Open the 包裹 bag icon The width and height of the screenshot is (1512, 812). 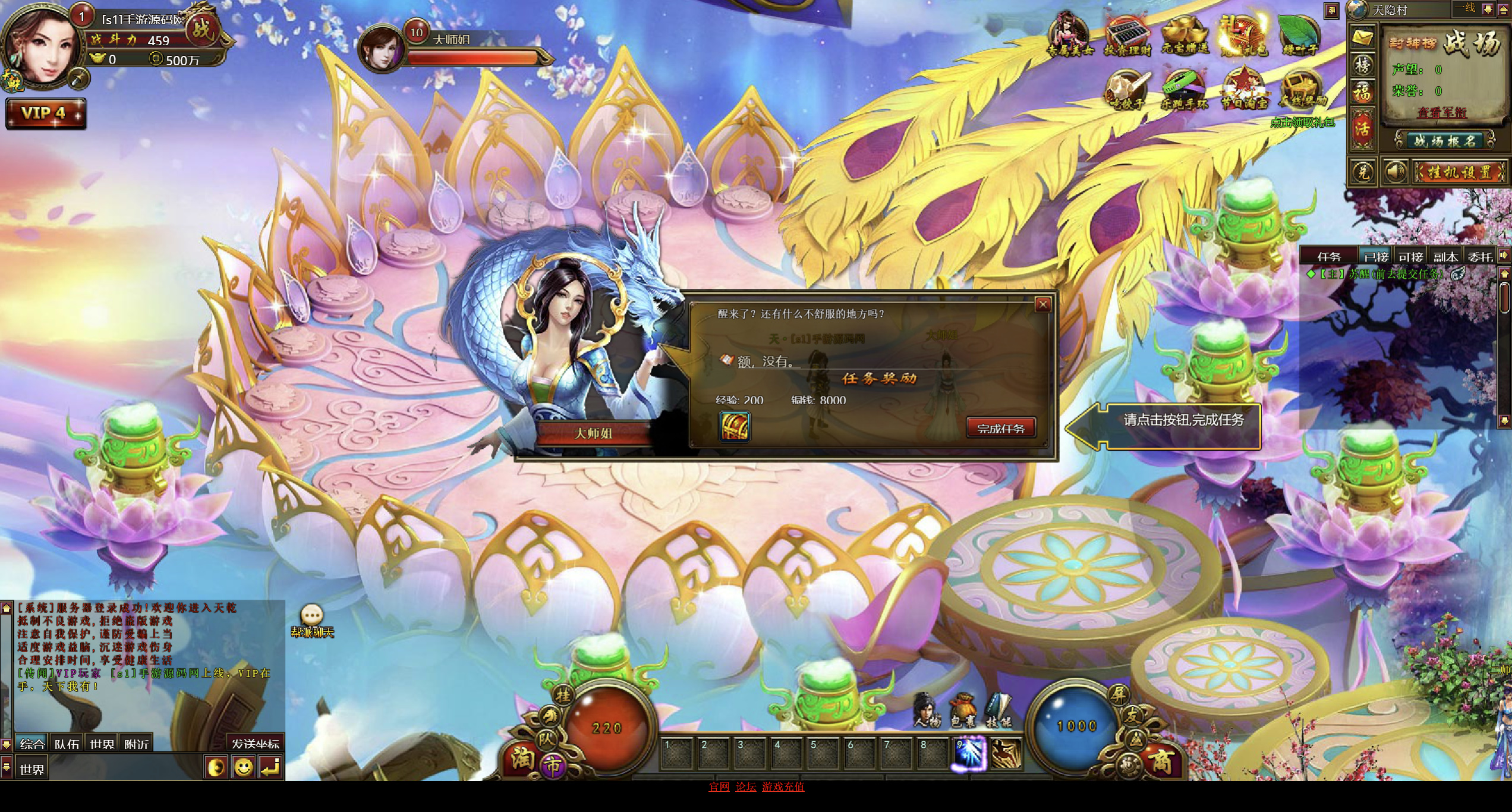963,711
